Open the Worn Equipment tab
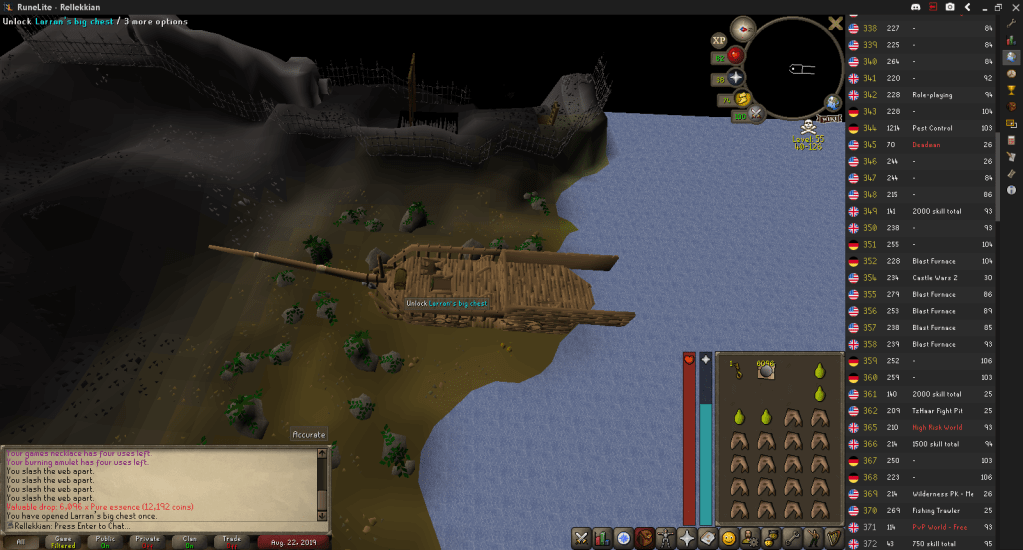Screen dimensions: 1023x550 666,538
